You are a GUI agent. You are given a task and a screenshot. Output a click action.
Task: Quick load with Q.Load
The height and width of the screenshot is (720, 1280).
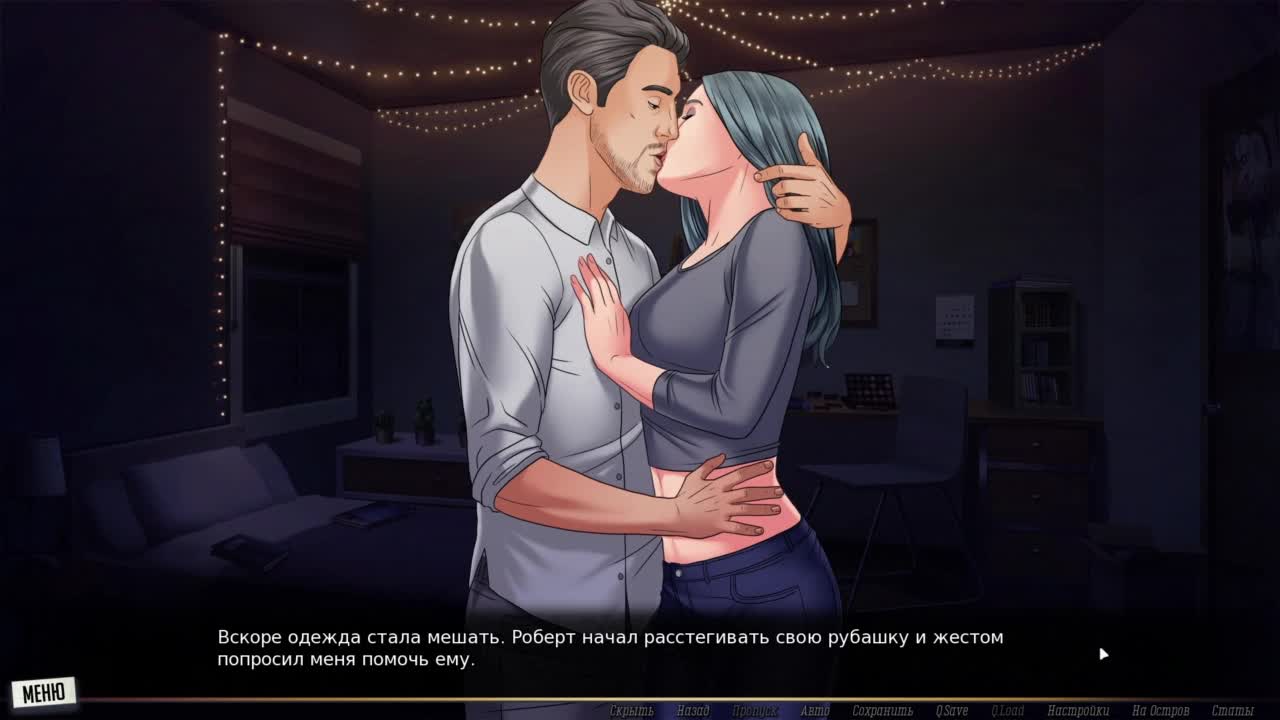pos(1007,711)
